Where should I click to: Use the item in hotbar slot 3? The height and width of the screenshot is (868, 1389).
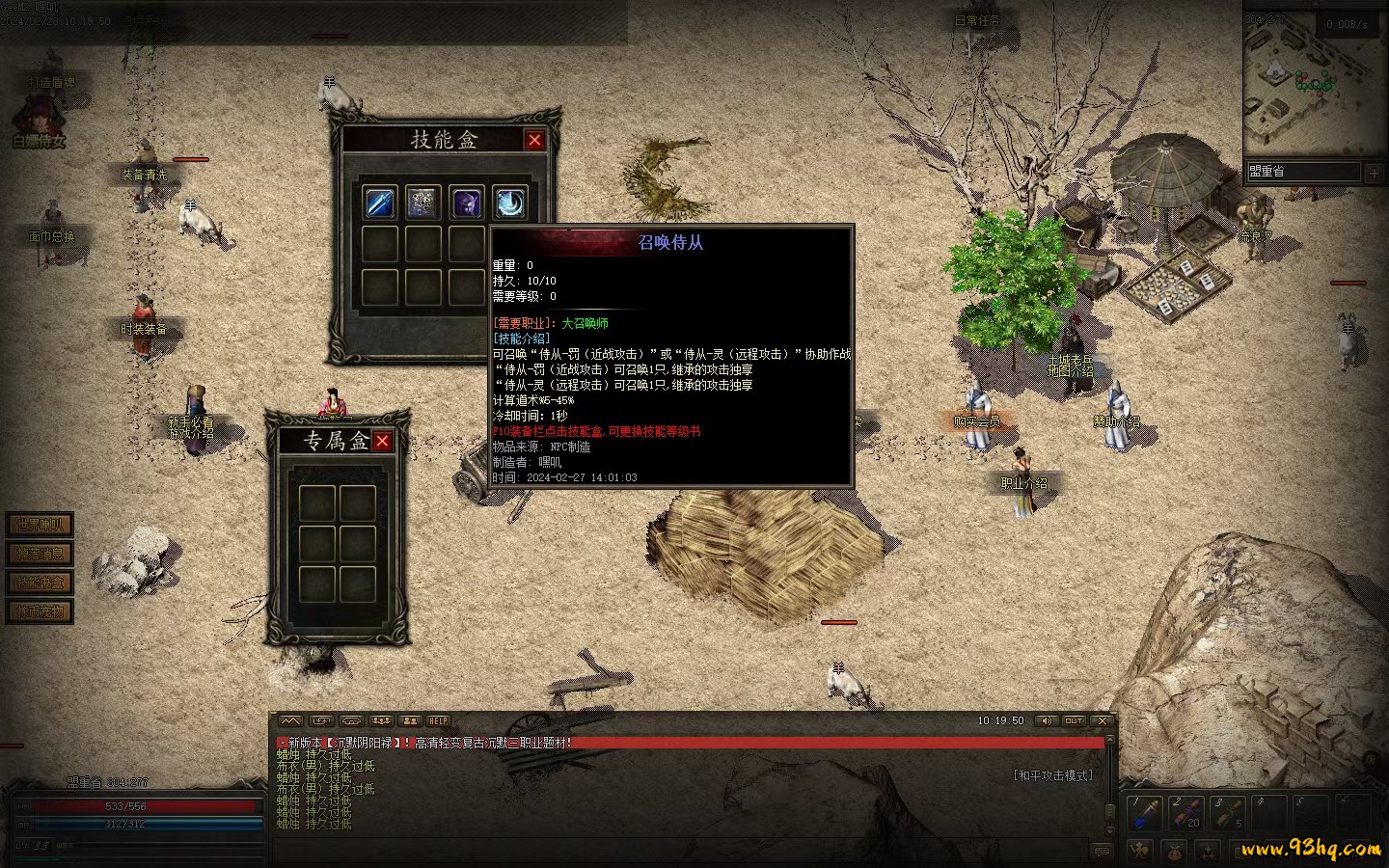1227,812
